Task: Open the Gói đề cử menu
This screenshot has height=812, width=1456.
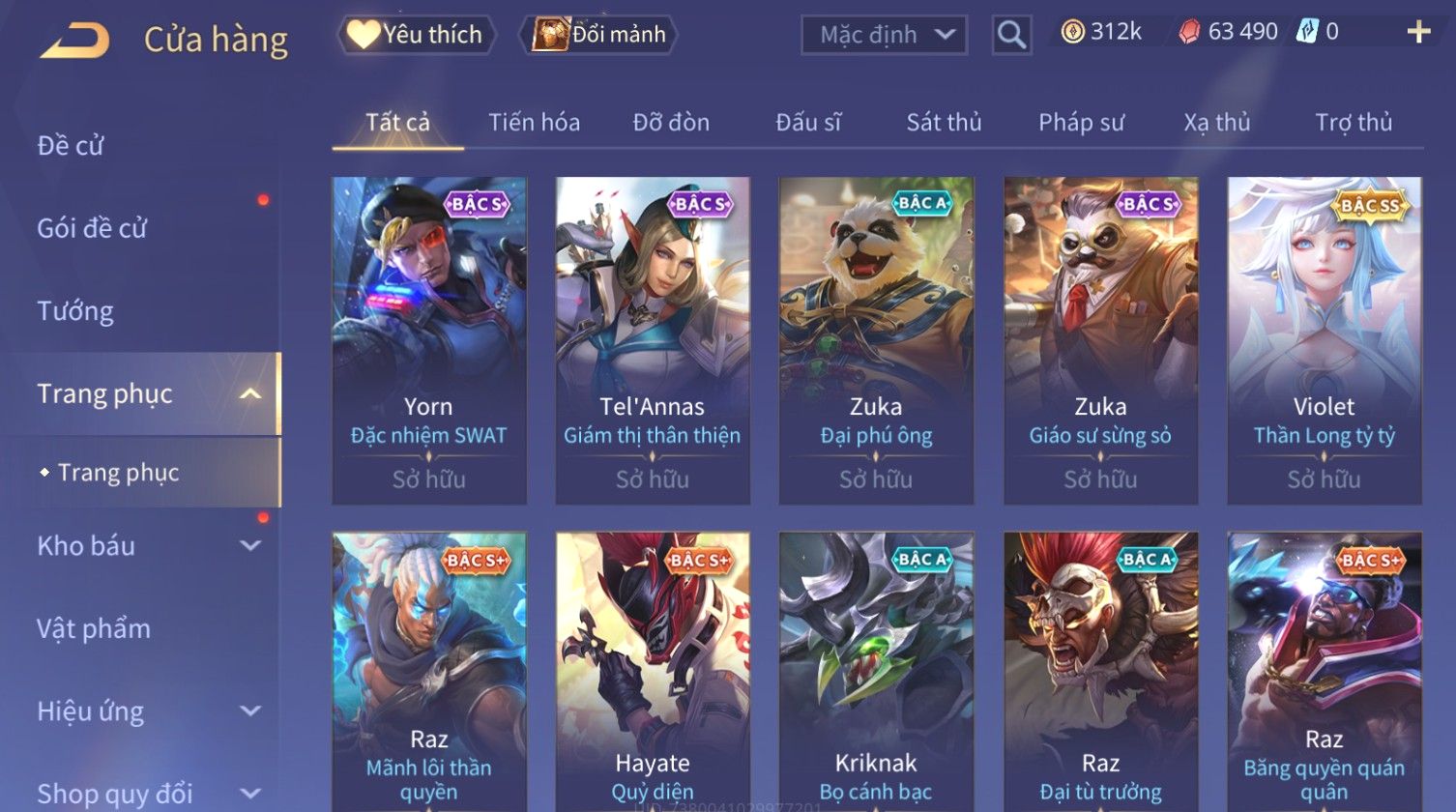Action: 92,228
